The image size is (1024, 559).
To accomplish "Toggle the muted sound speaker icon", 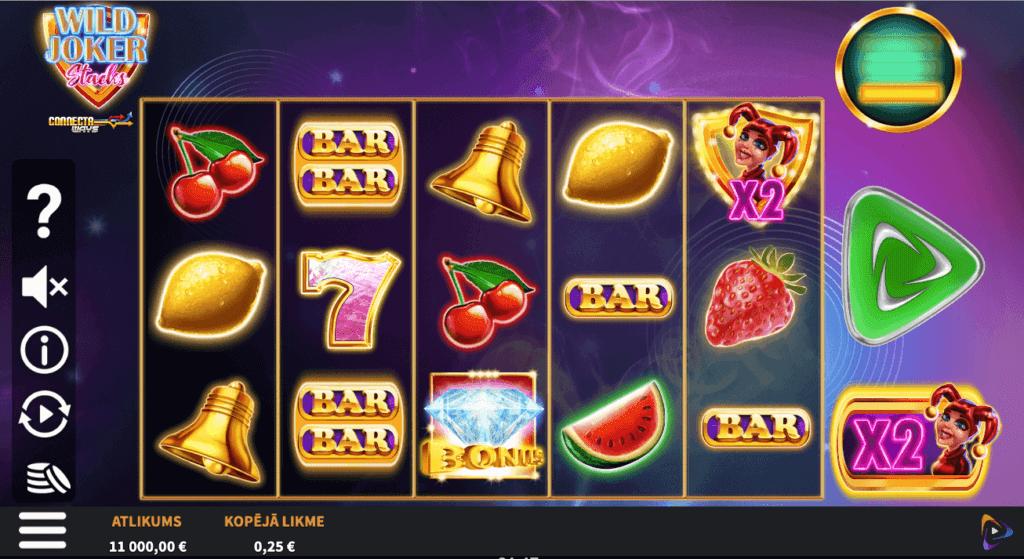I will [x=44, y=288].
